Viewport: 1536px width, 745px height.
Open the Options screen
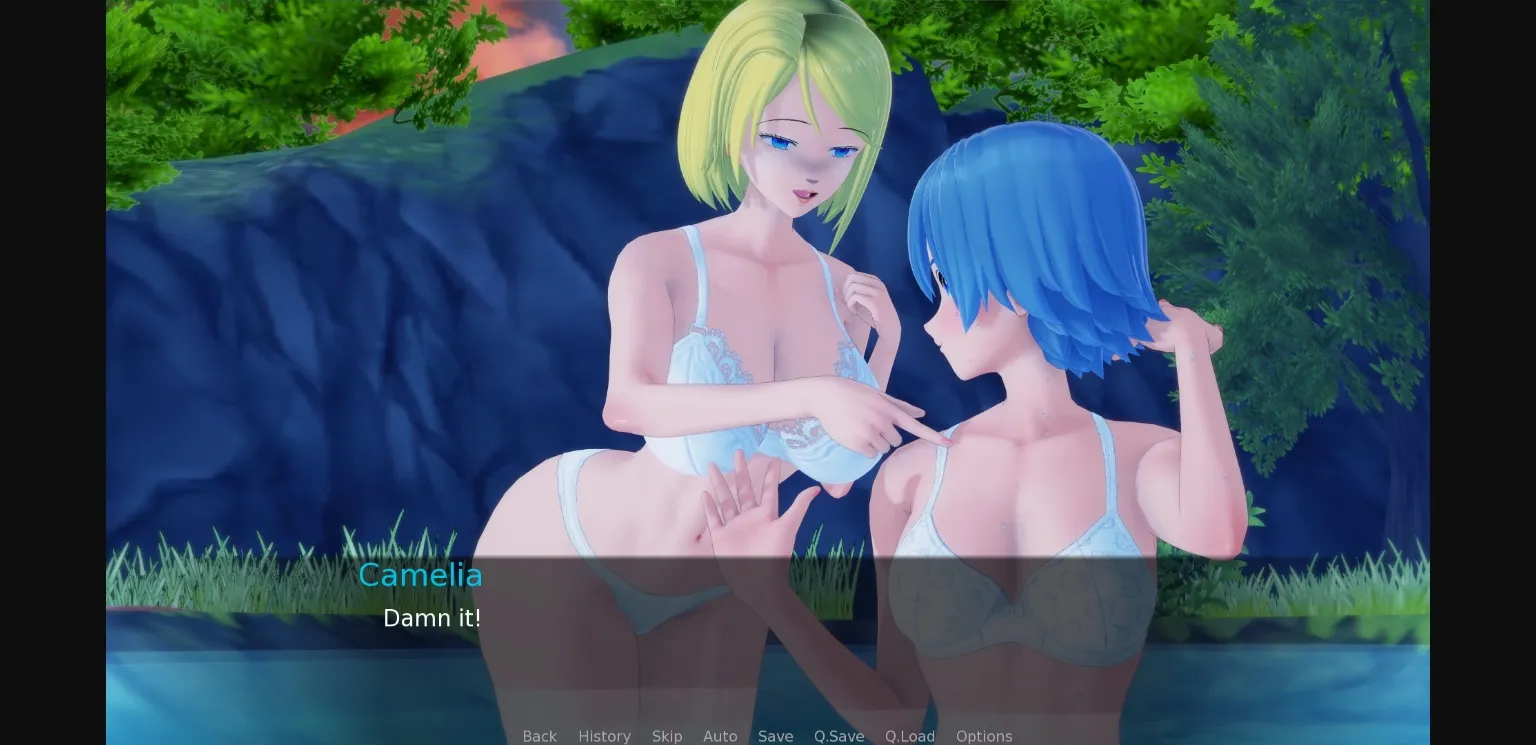(984, 736)
